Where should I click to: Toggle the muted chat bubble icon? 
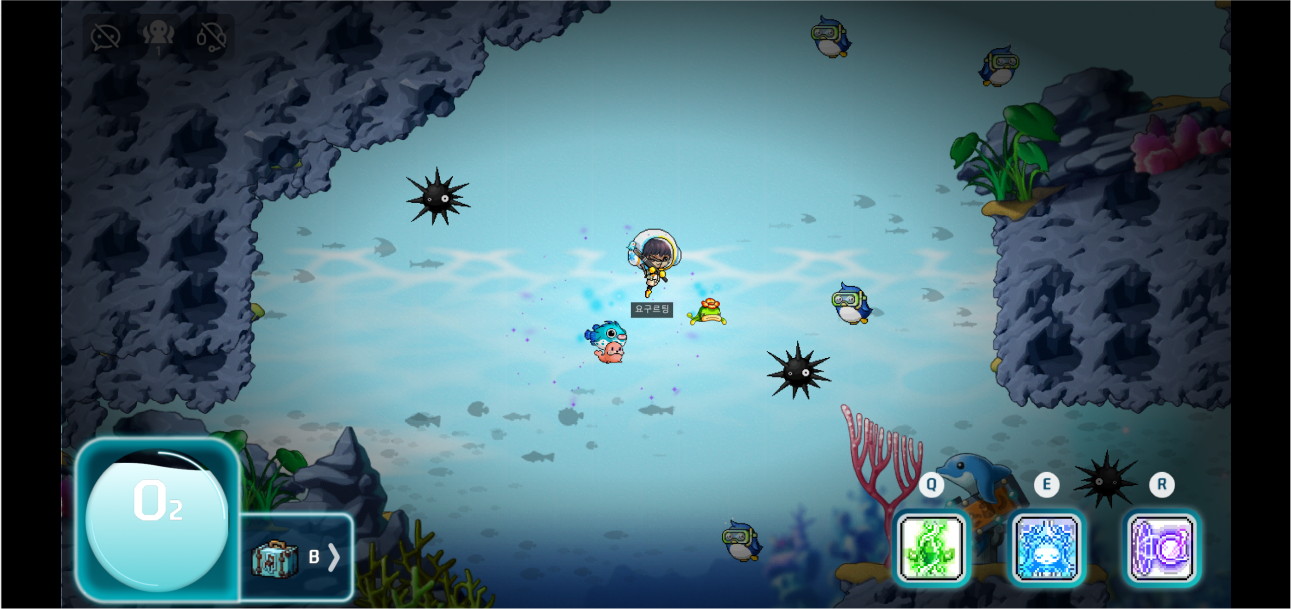tap(105, 37)
